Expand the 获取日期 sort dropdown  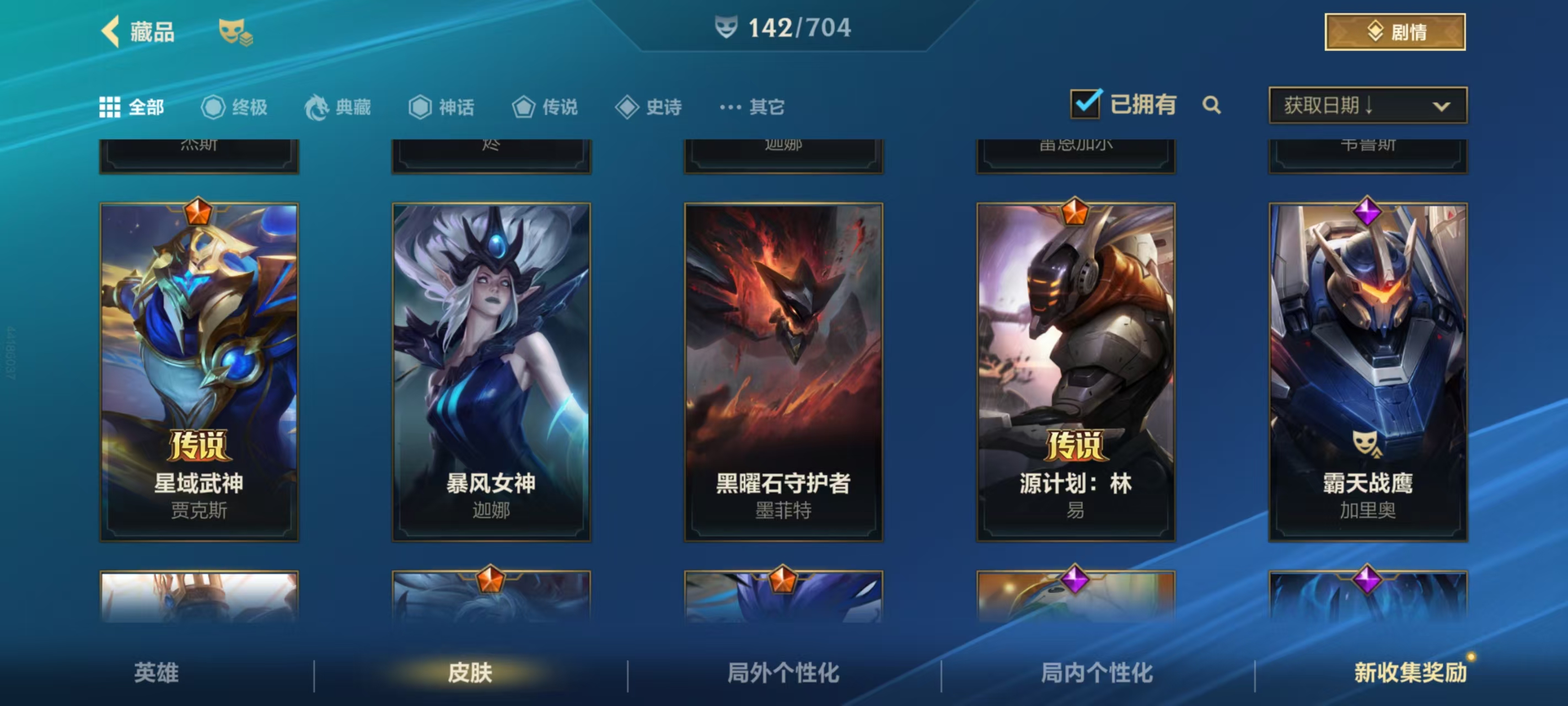tap(1367, 105)
